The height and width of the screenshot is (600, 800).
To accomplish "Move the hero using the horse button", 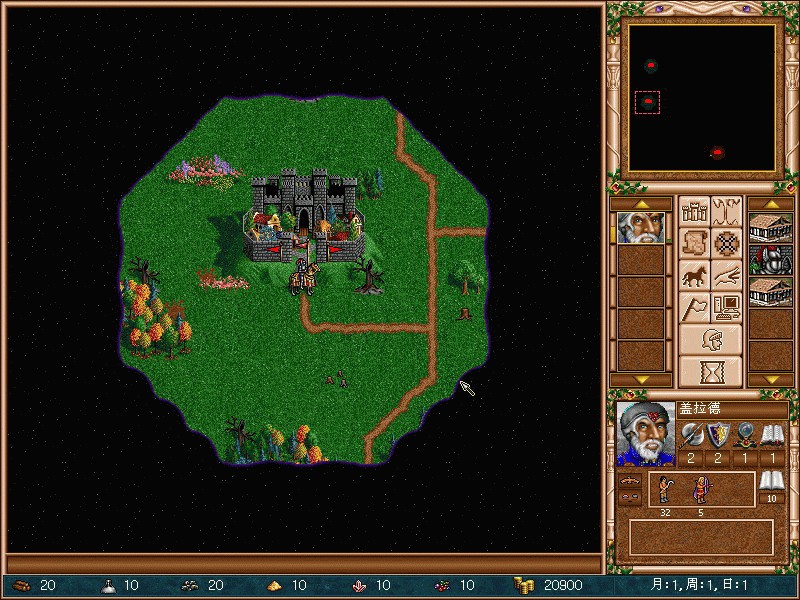I will click(694, 275).
